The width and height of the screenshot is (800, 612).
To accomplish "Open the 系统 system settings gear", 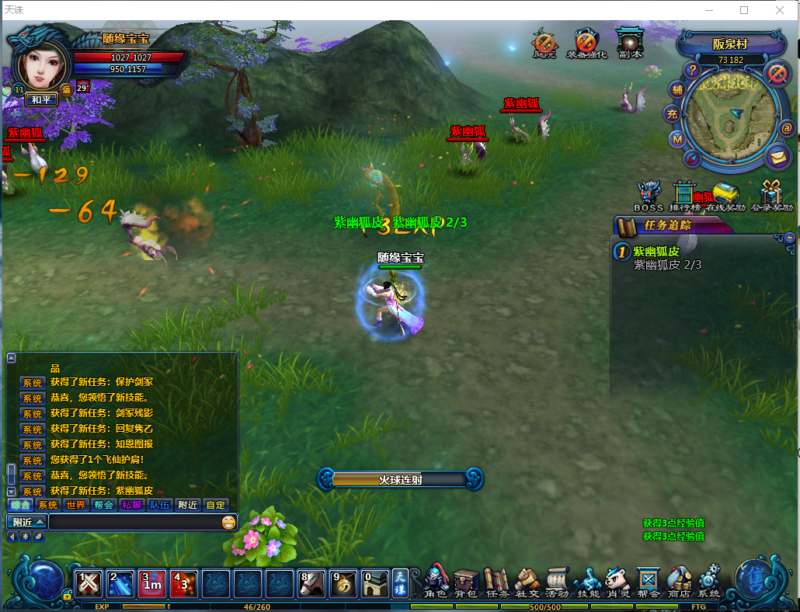I will coord(709,580).
